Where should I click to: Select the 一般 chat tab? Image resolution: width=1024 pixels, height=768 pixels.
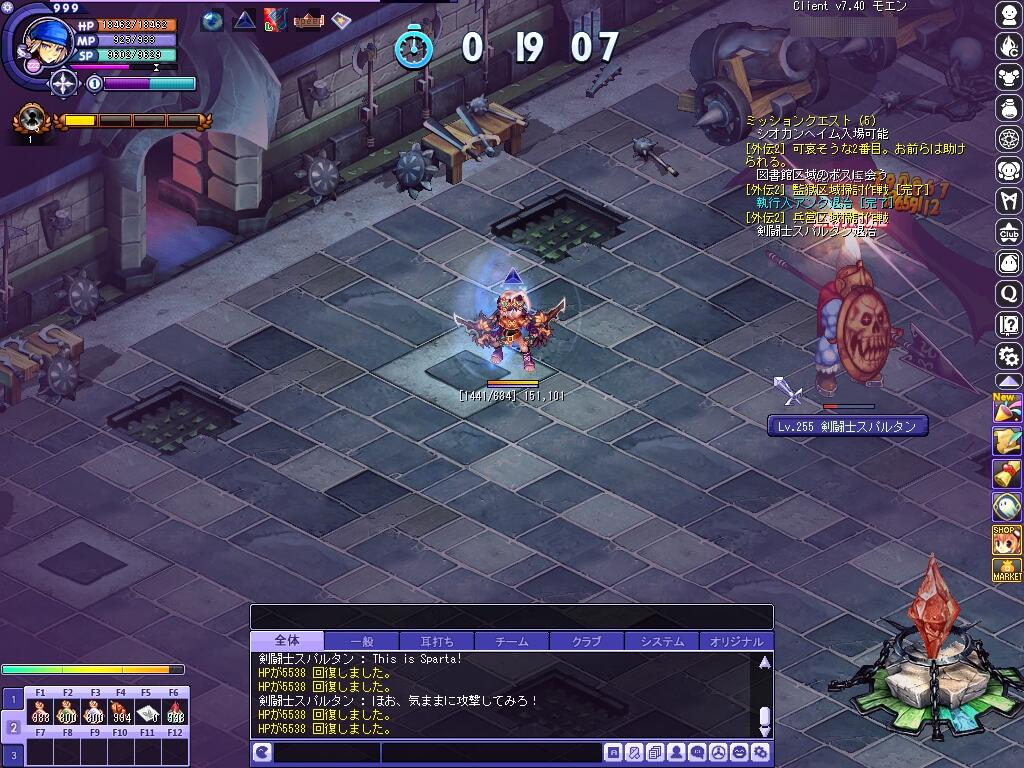click(361, 641)
